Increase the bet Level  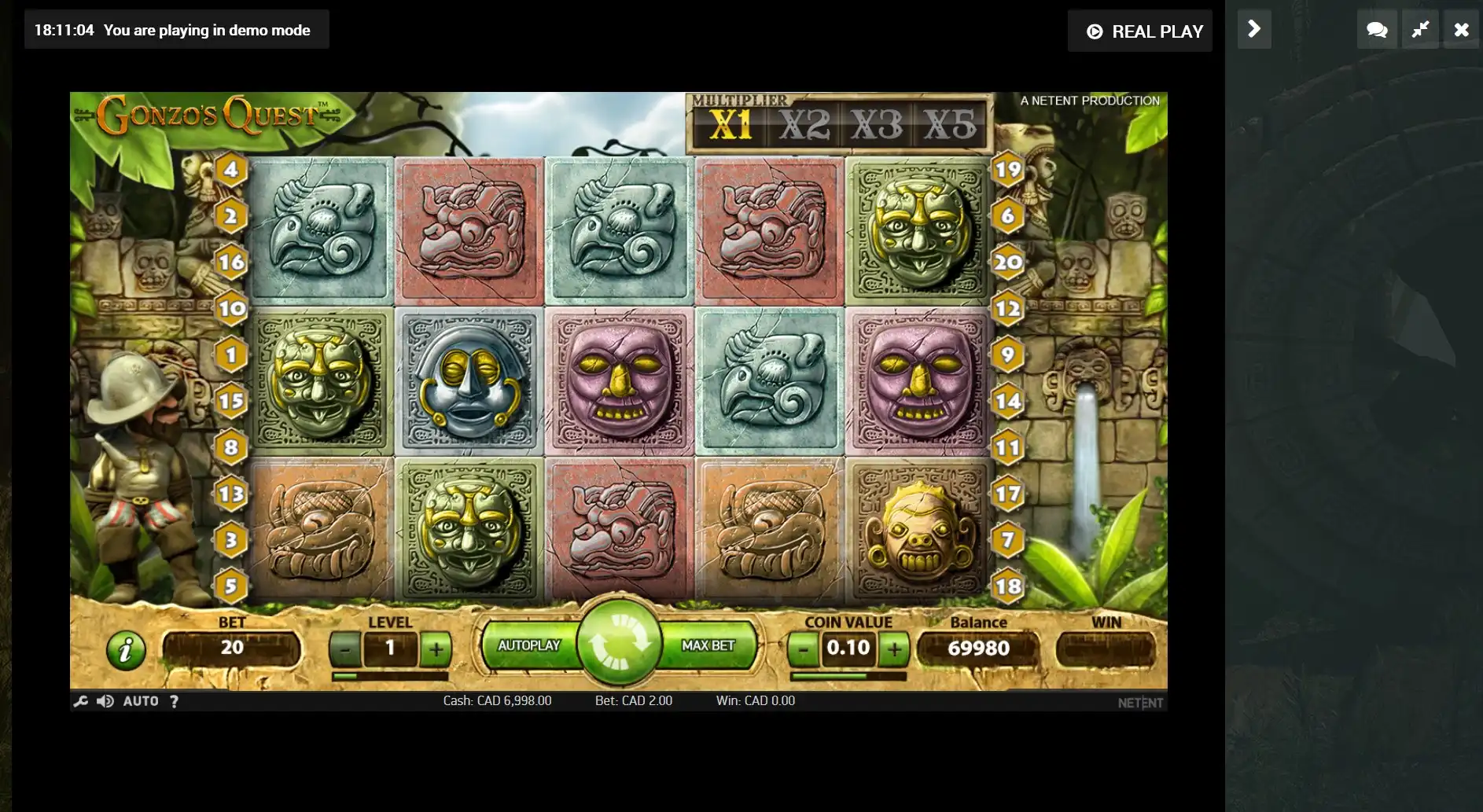[x=436, y=649]
